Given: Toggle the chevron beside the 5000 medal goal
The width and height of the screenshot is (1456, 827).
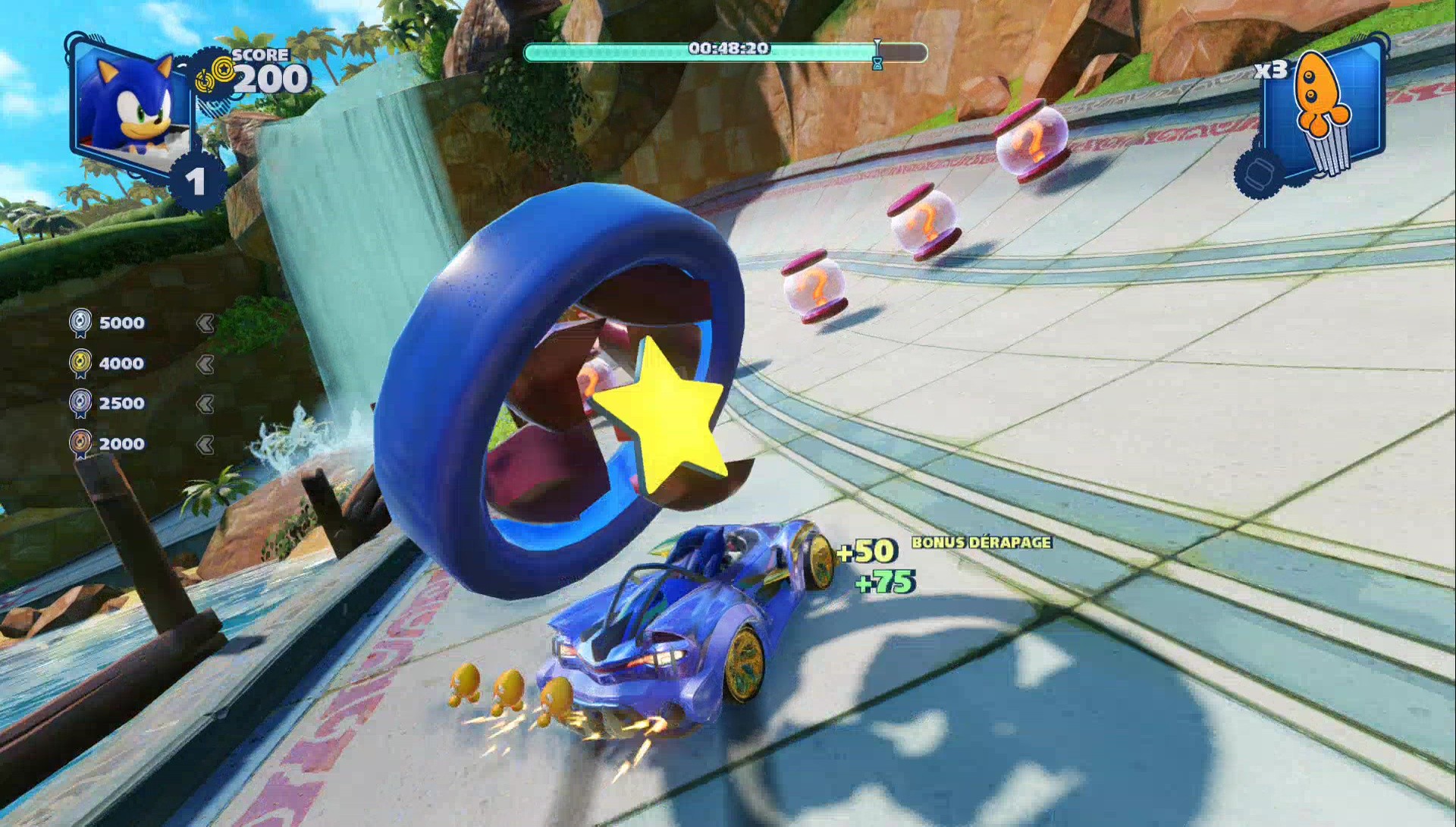Looking at the screenshot, I should (206, 322).
